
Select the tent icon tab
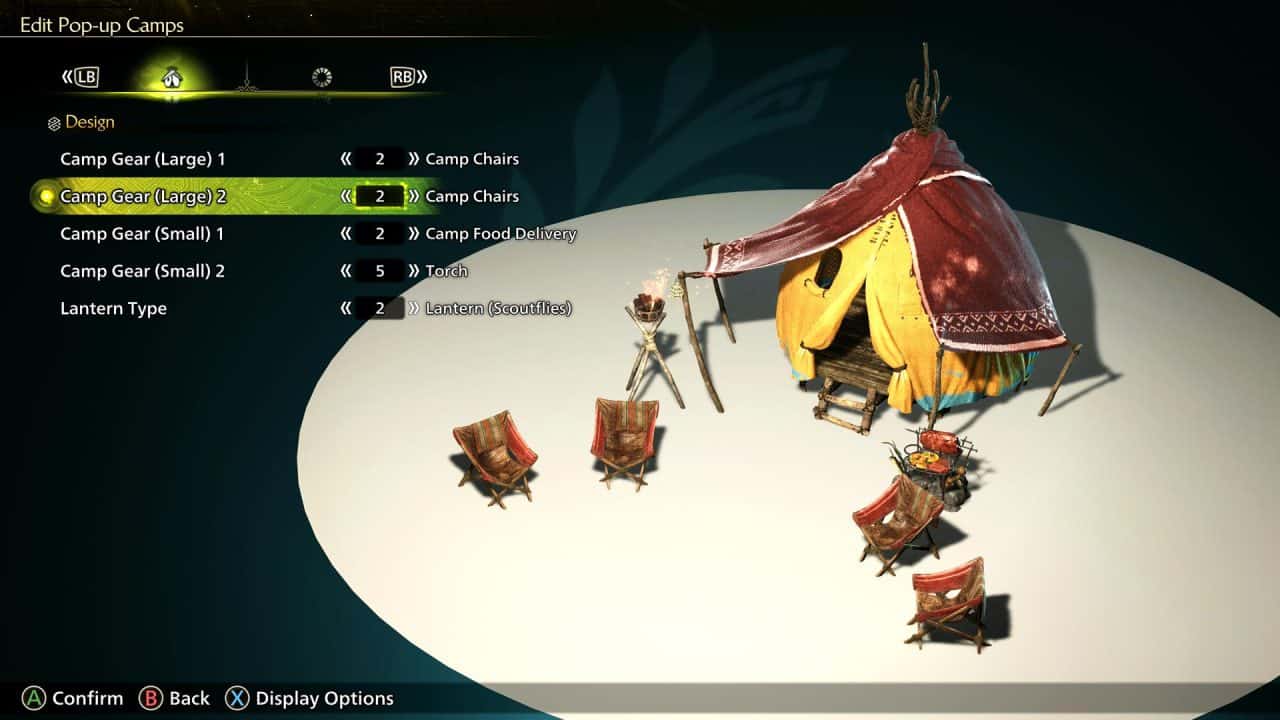(x=170, y=76)
